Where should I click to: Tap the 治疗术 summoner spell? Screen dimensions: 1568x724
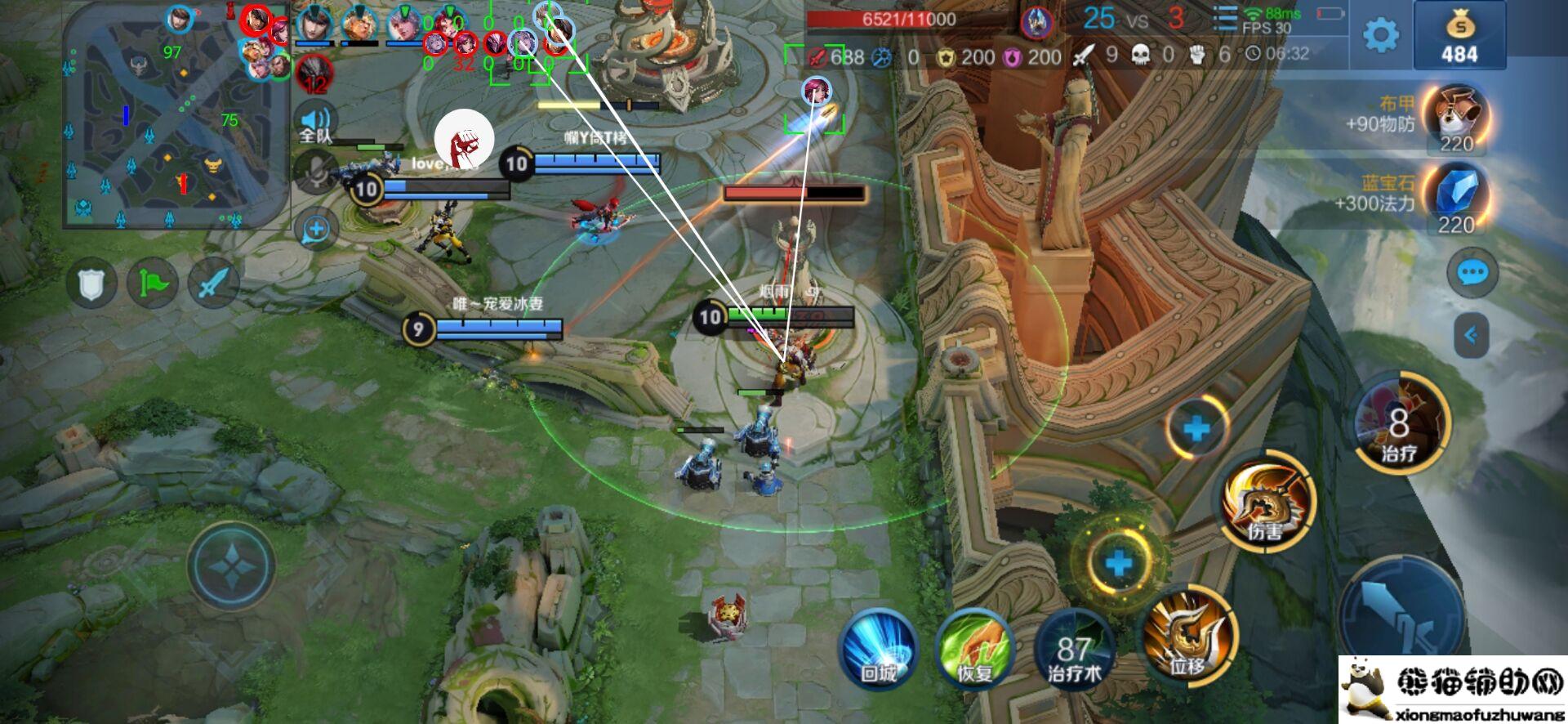coord(1075,649)
